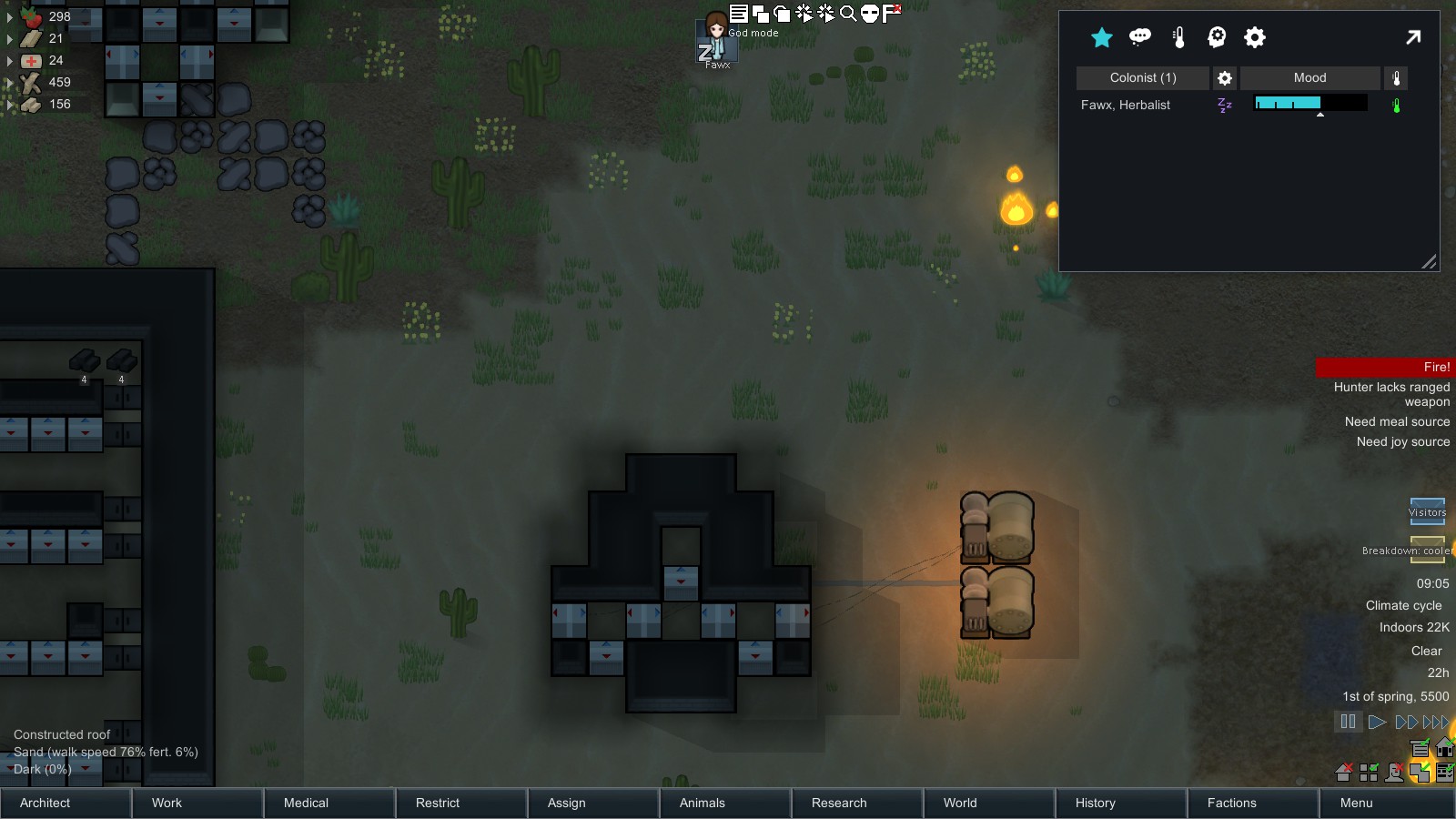The image size is (1456, 819).
Task: Open the Research tab
Action: [x=856, y=803]
